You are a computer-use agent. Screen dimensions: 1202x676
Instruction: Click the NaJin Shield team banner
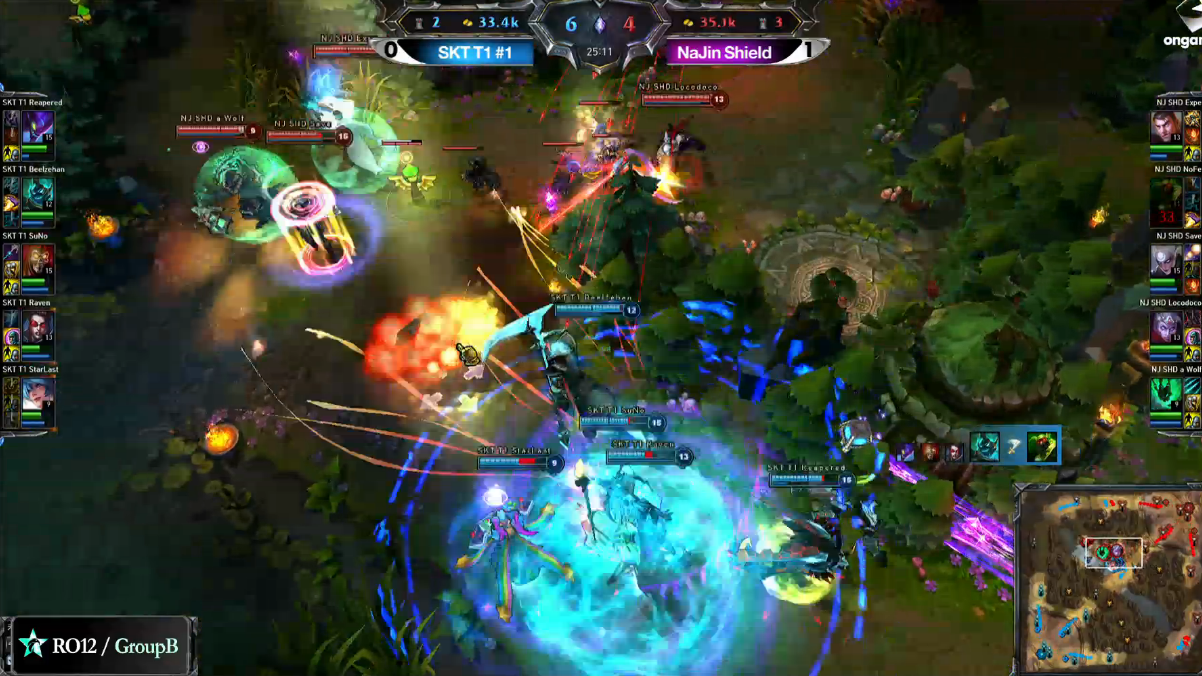[724, 52]
